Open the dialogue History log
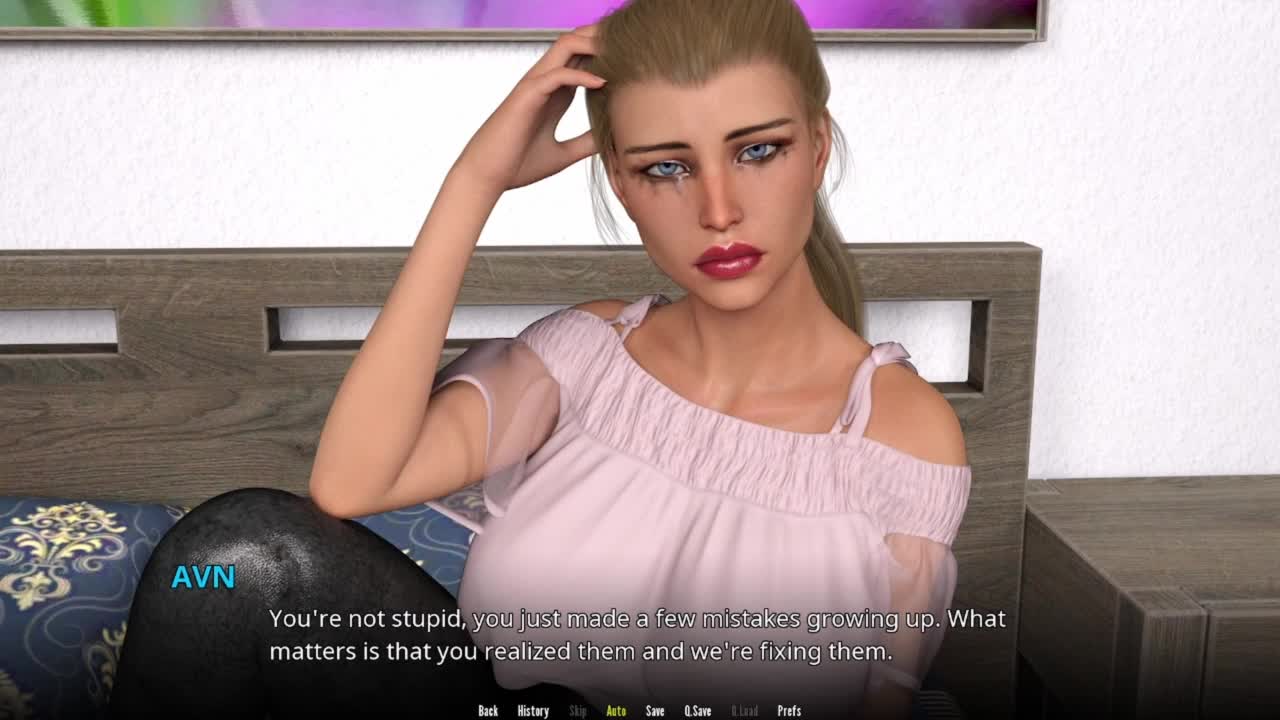1280x720 pixels. tap(533, 711)
